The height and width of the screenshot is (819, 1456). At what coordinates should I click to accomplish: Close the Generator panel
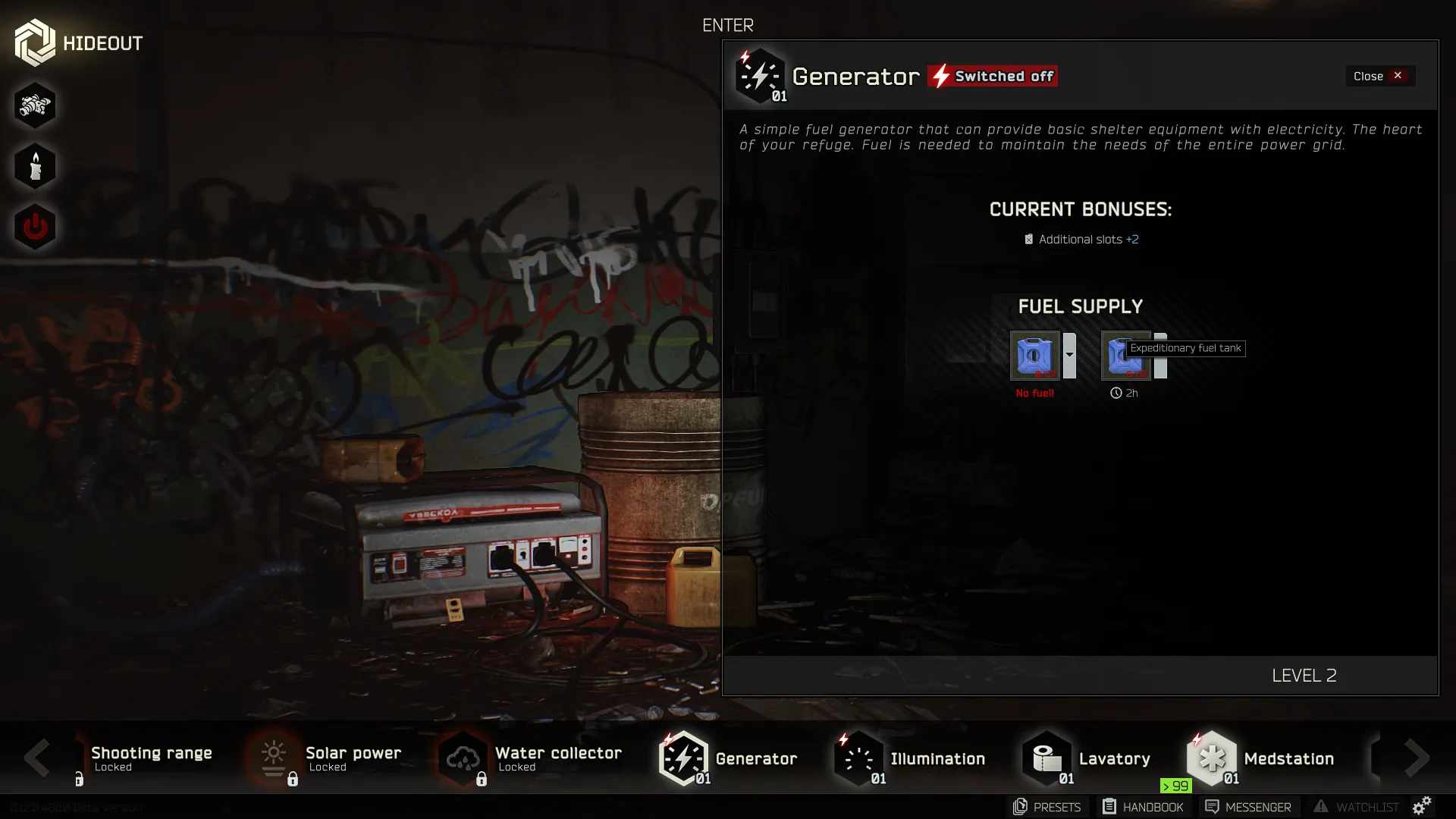tap(1380, 76)
